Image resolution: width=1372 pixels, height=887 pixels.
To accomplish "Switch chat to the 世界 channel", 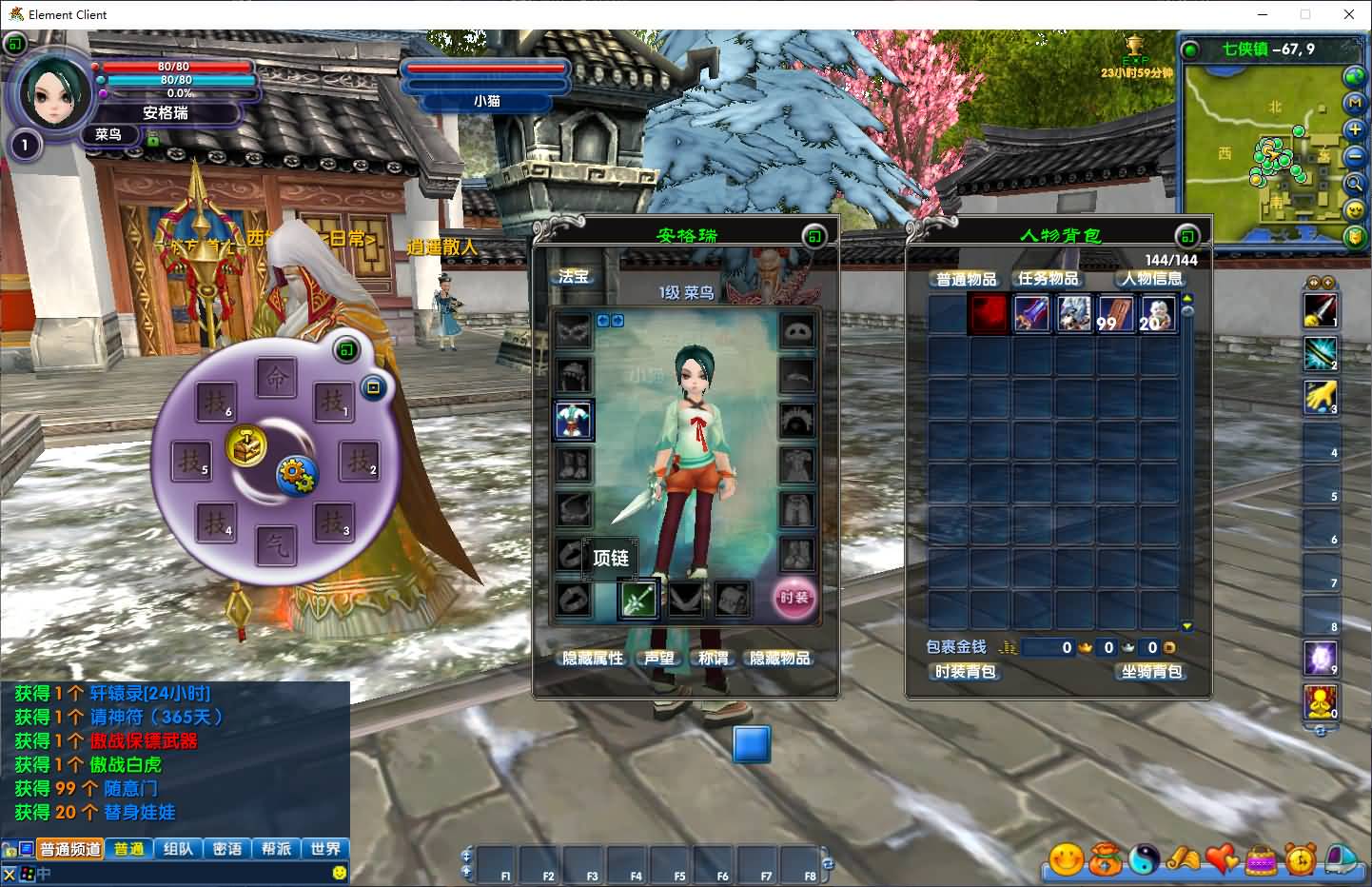I will [325, 849].
